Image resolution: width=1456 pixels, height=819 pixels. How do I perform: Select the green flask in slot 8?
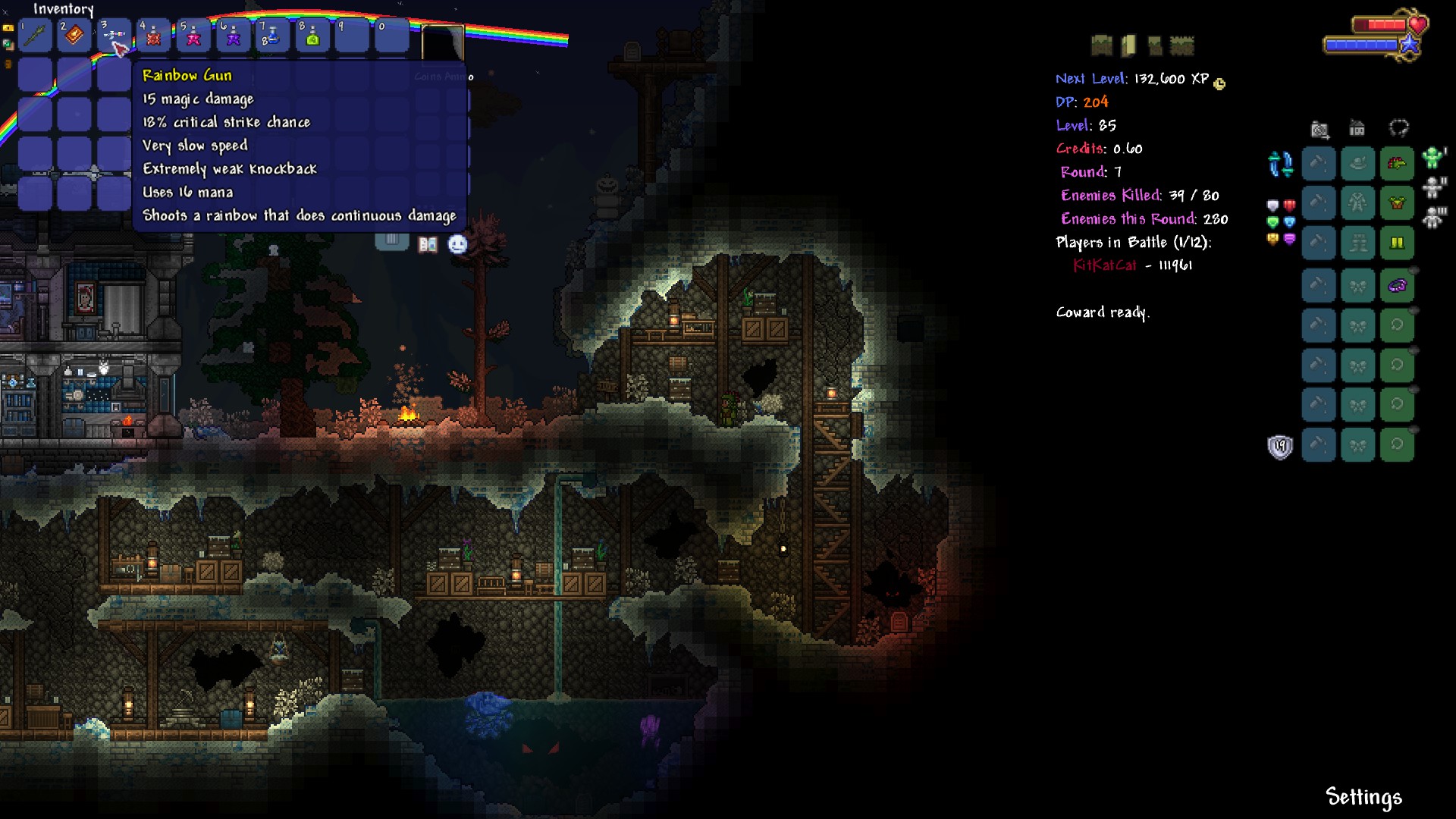pos(312,36)
